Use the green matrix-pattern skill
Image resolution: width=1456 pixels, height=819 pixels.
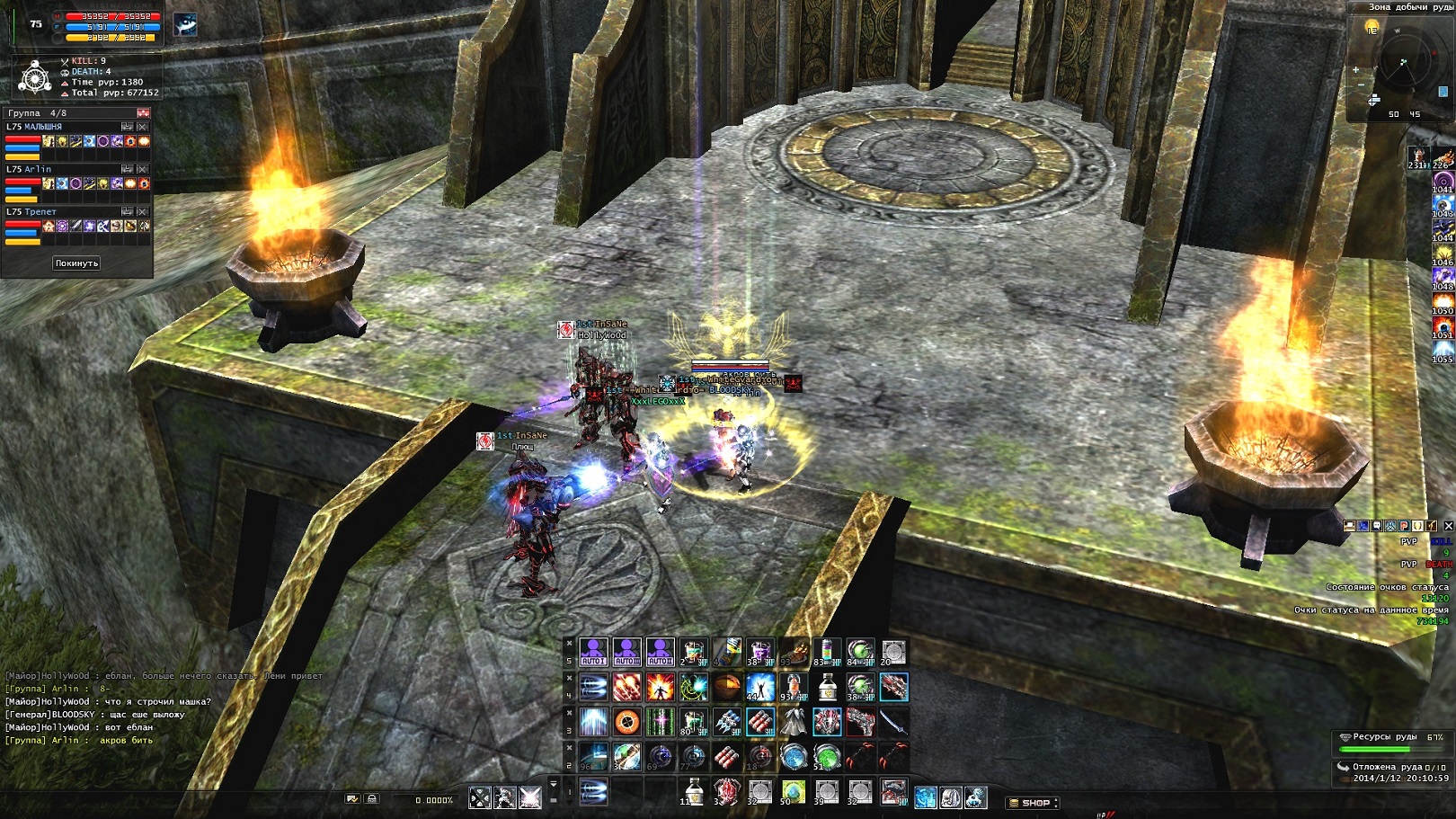click(x=660, y=722)
